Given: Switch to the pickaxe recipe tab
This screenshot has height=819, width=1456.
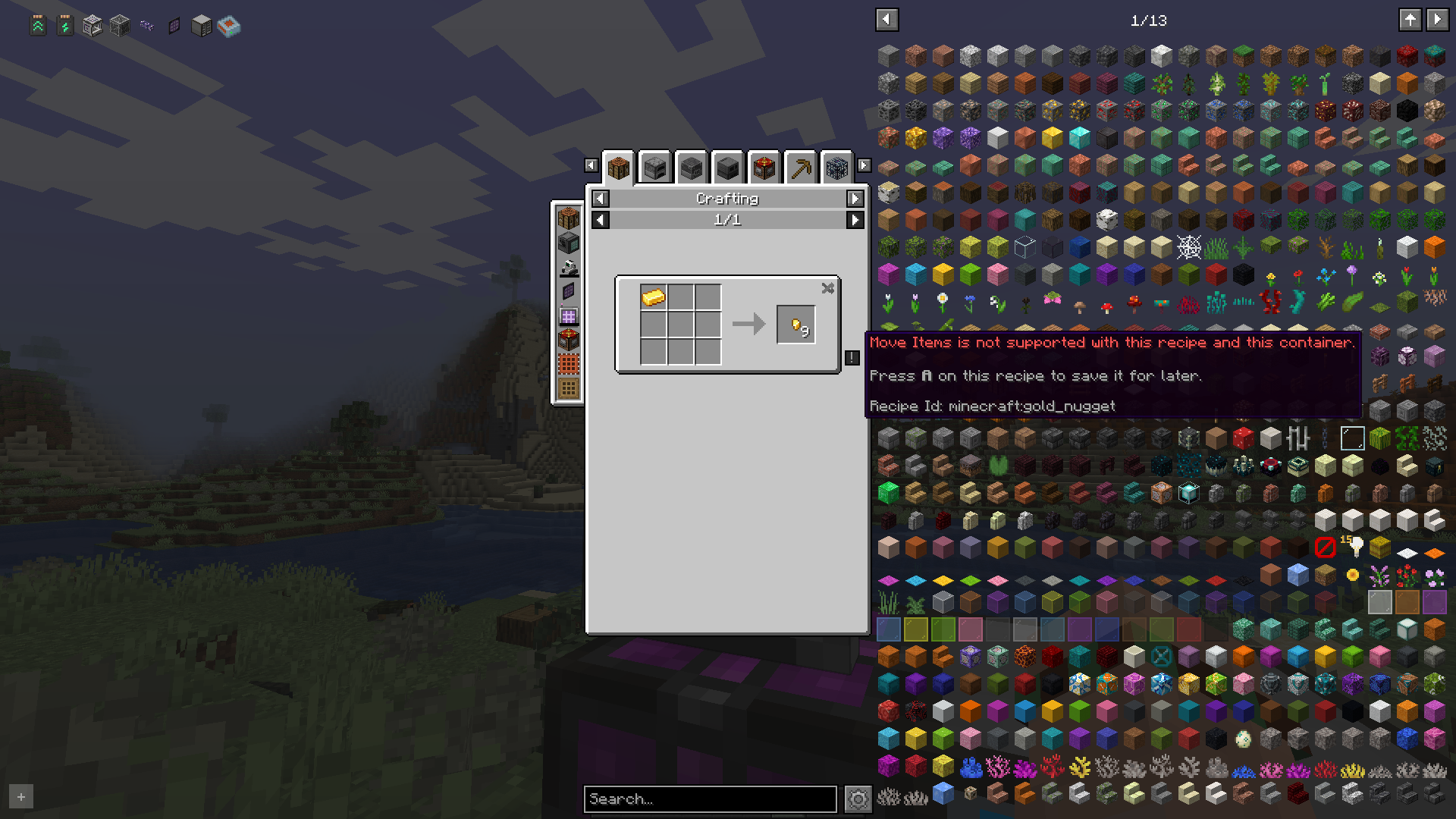Looking at the screenshot, I should (x=800, y=166).
